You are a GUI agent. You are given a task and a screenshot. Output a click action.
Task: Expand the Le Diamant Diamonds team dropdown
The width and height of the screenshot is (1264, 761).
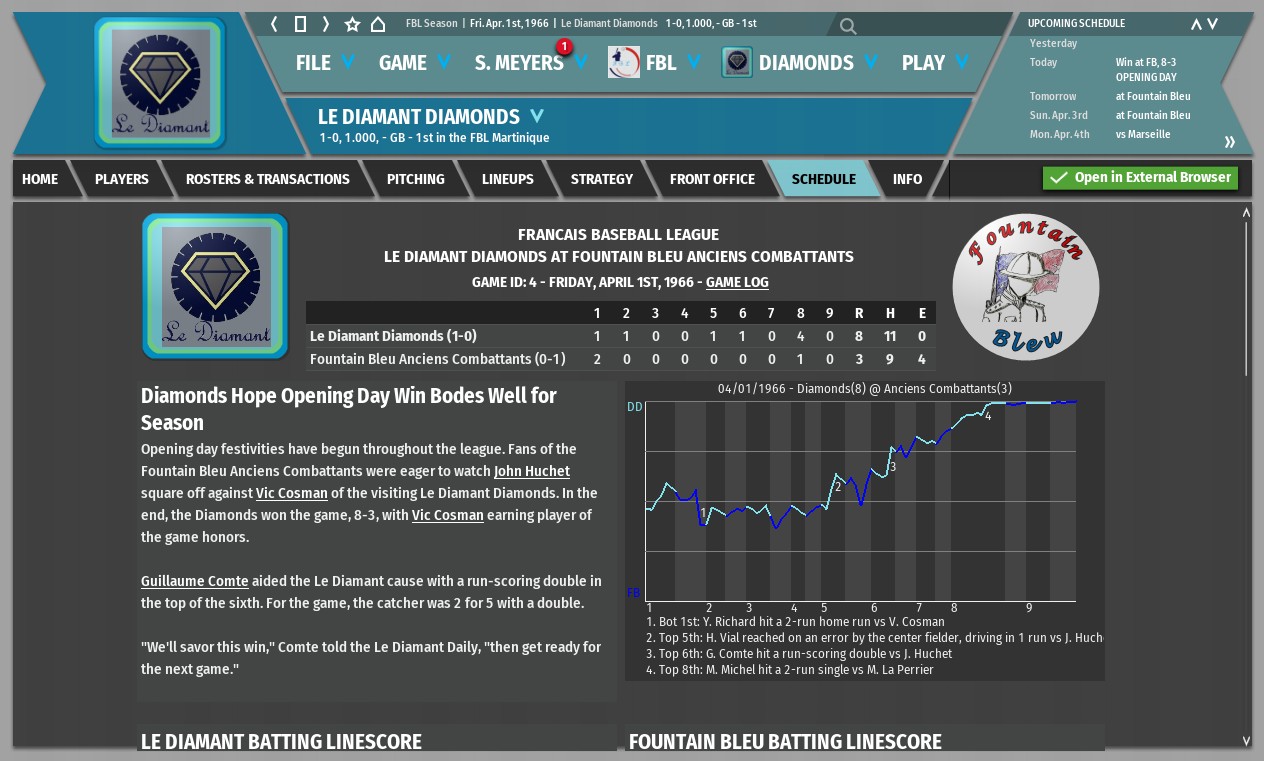click(537, 116)
